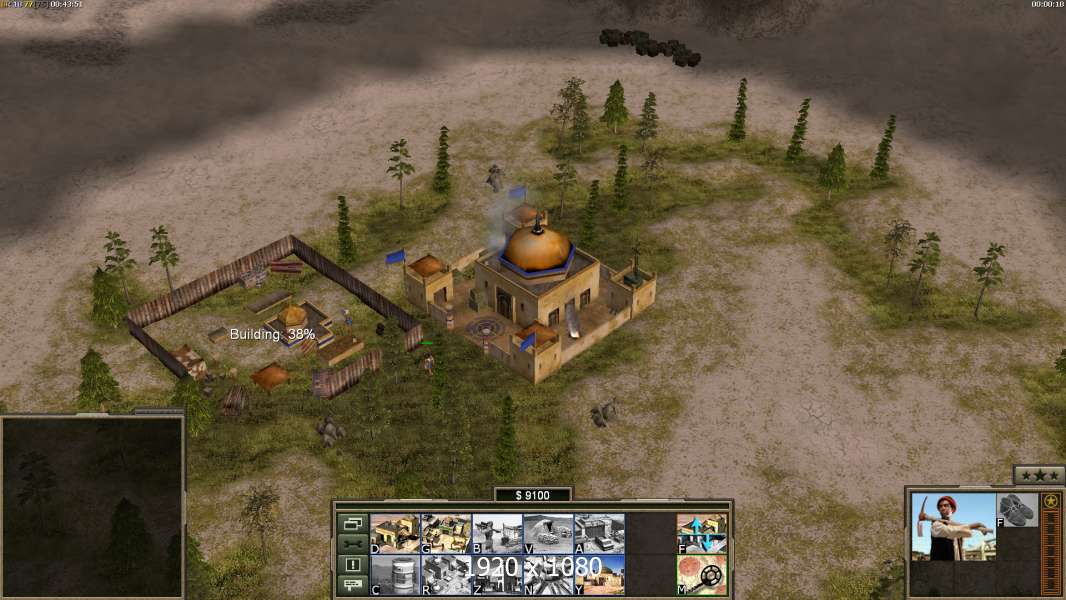The width and height of the screenshot is (1066, 600).
Task: Choose the grayed-out building with hotkey A
Action: pyautogui.click(x=599, y=533)
